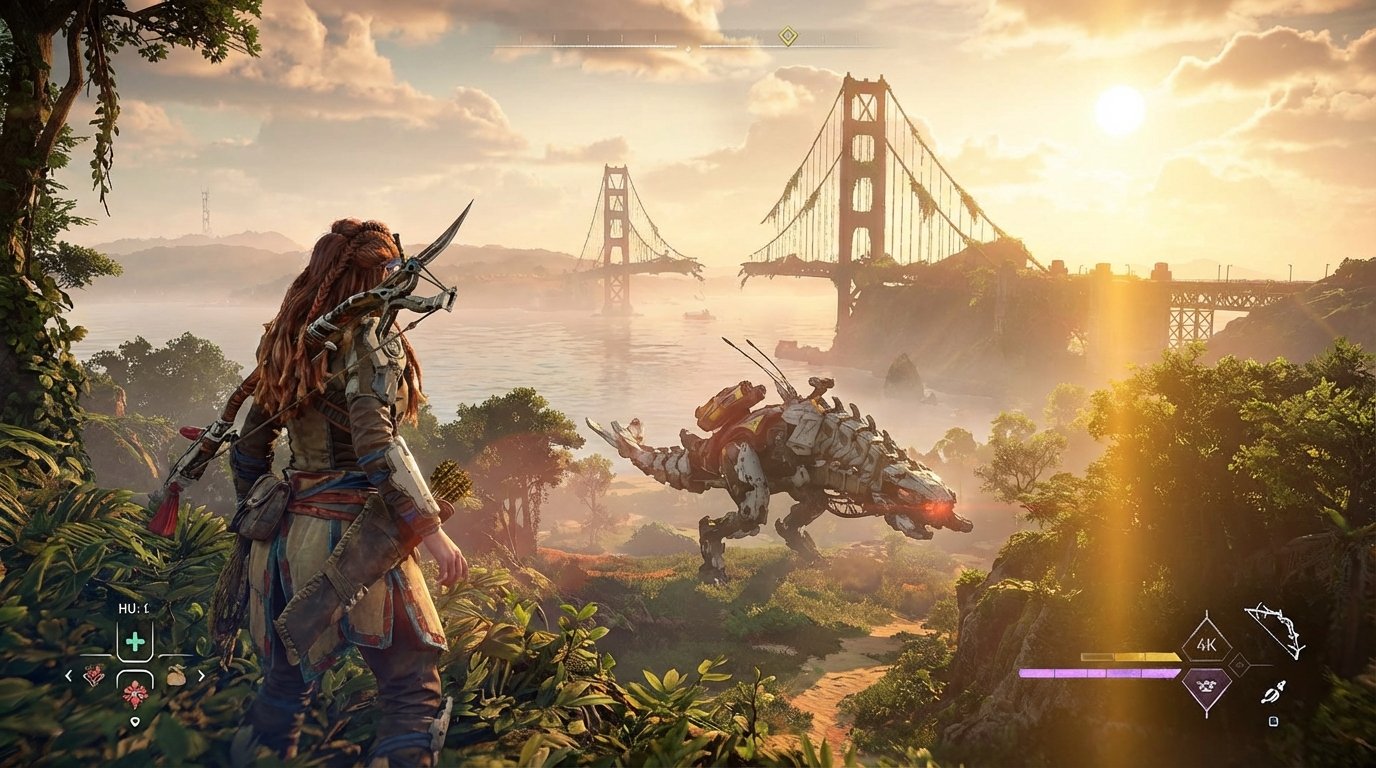Click the red healing berries icon
This screenshot has width=1376, height=768.
(x=94, y=674)
